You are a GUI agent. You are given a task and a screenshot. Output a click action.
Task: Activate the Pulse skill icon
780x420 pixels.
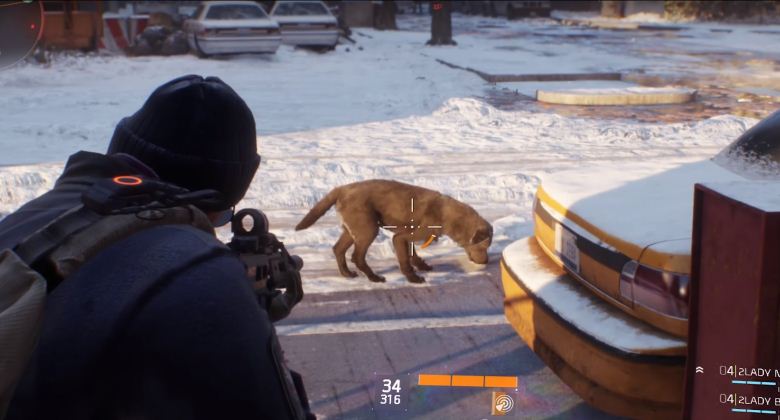pos(501,403)
